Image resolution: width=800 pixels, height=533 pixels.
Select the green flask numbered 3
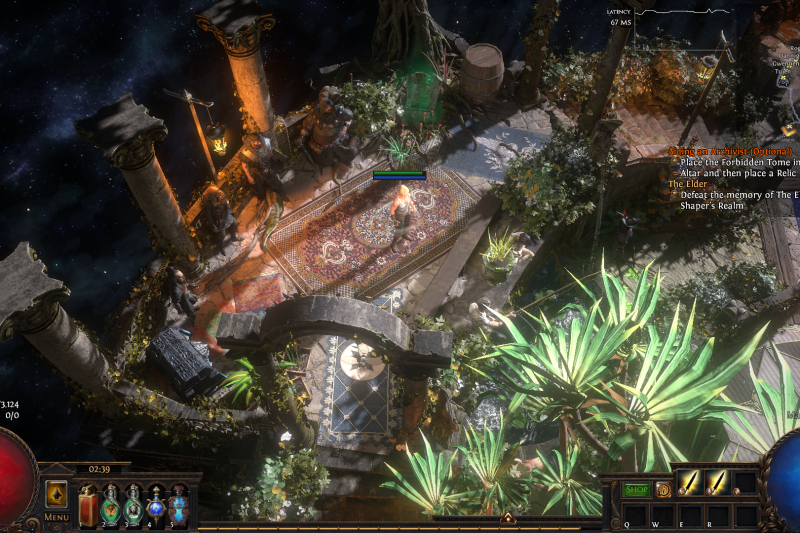133,505
